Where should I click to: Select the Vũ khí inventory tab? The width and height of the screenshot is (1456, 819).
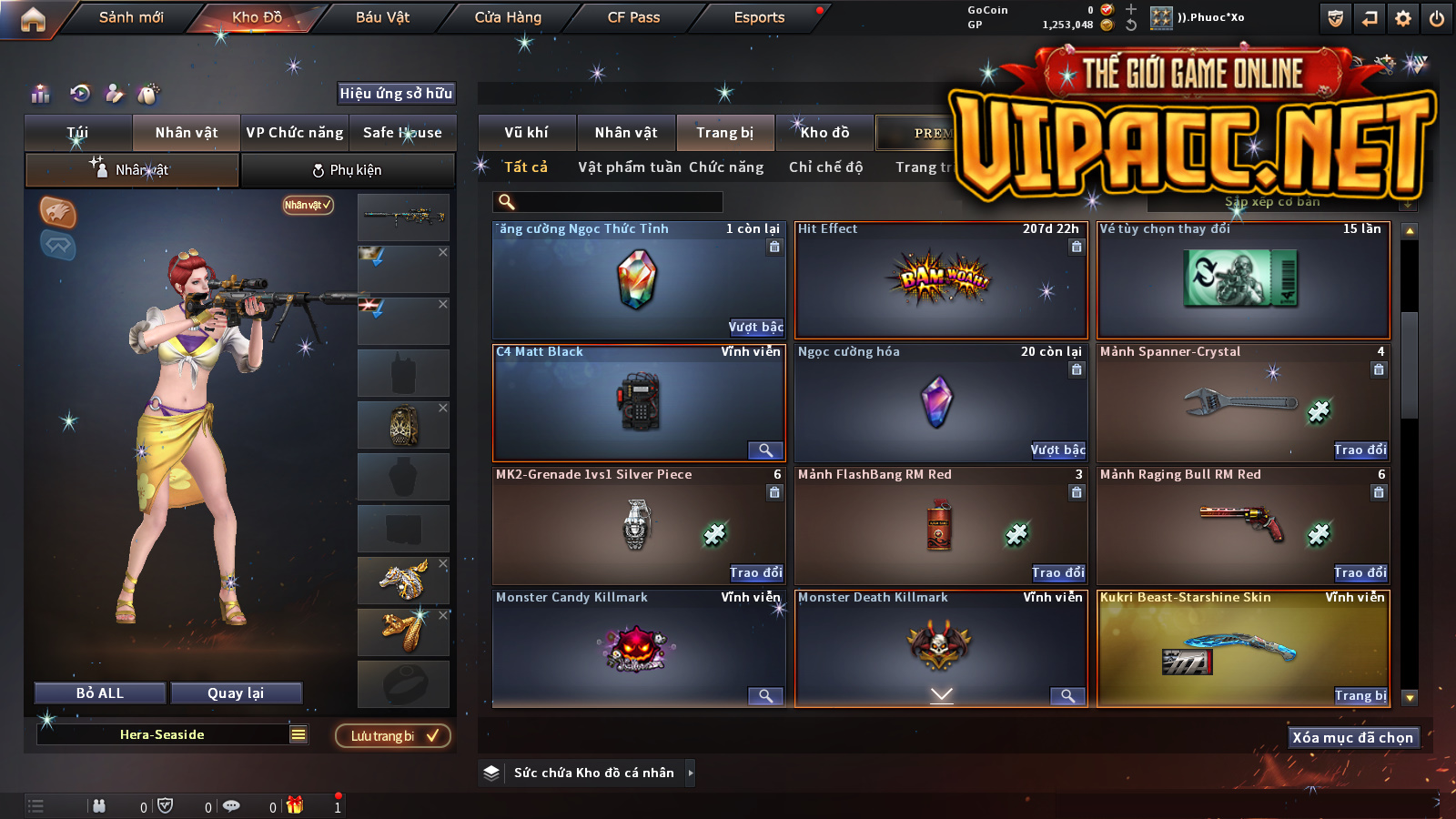click(x=526, y=133)
